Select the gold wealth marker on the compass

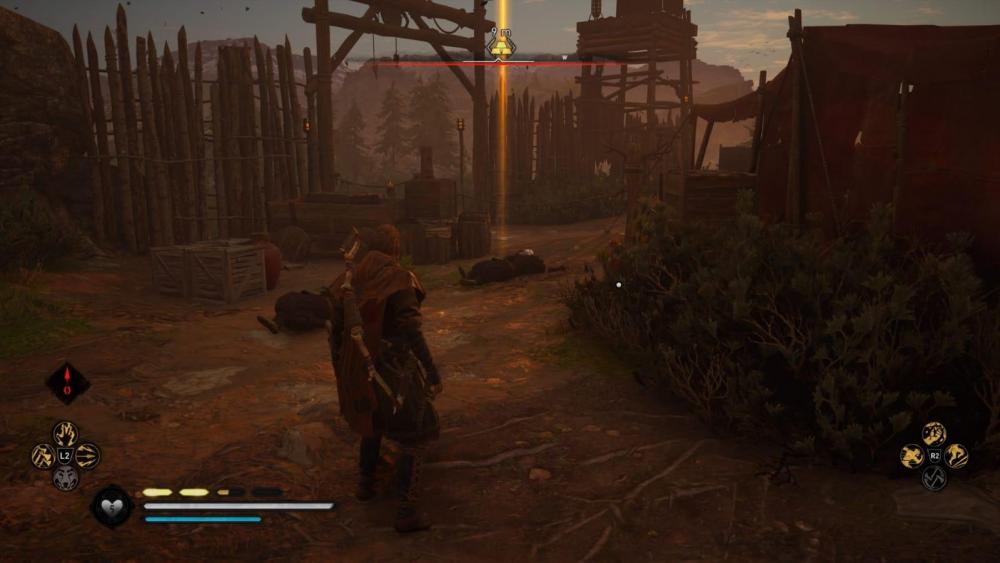point(501,47)
